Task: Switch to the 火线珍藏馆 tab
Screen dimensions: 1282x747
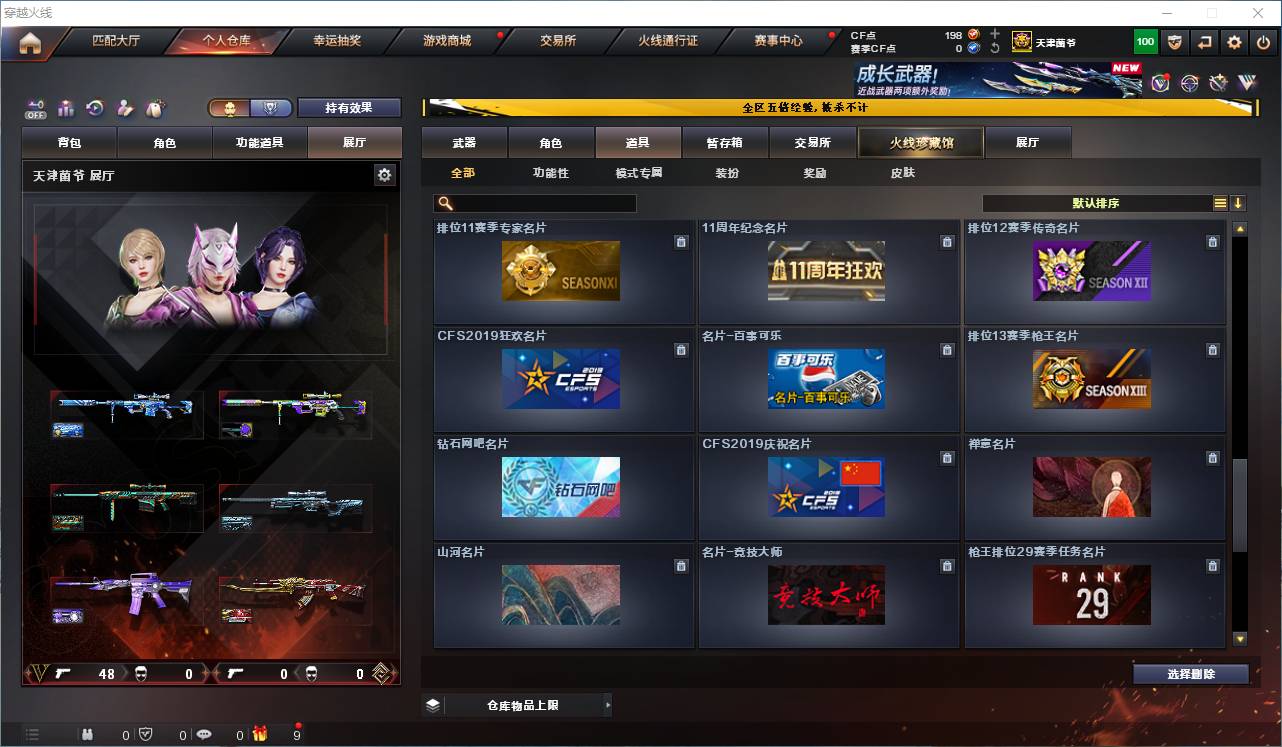Action: [x=919, y=142]
